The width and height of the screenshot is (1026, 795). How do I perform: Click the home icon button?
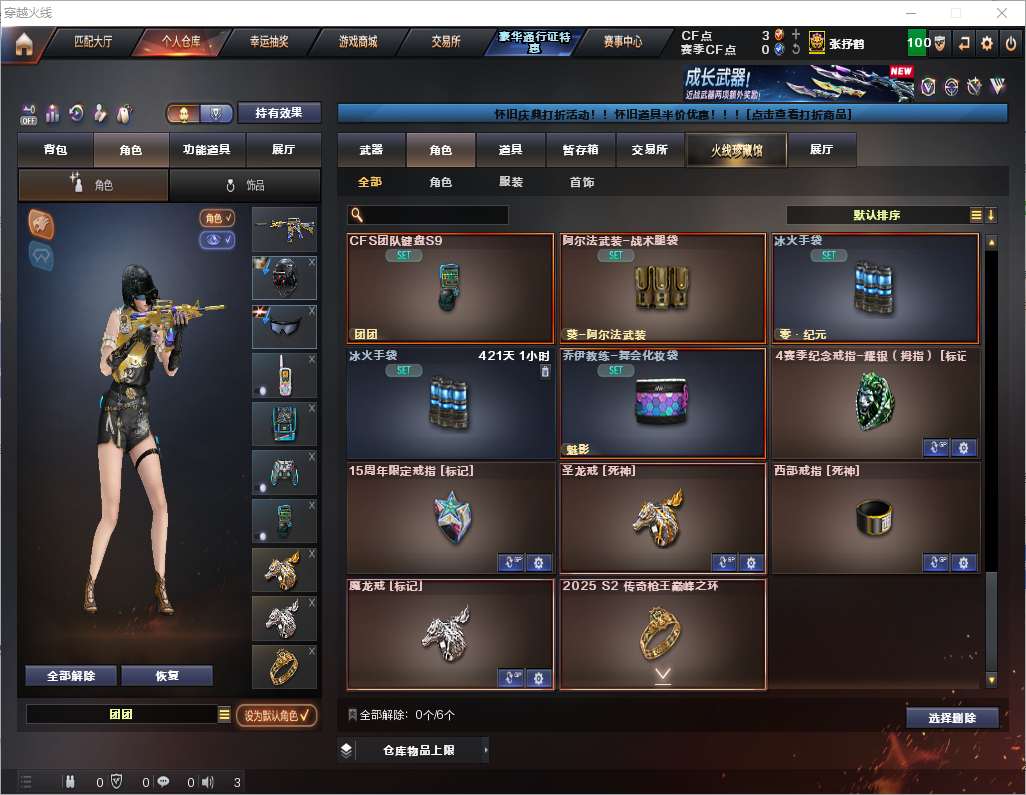[x=24, y=43]
